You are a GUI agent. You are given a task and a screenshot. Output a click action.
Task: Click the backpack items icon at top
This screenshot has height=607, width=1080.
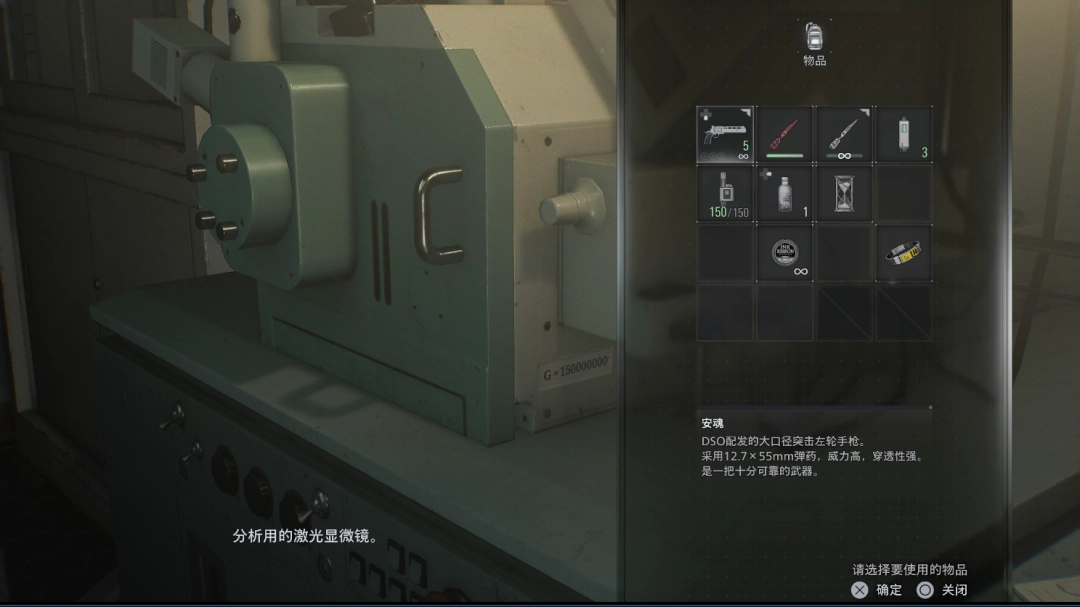click(x=814, y=37)
